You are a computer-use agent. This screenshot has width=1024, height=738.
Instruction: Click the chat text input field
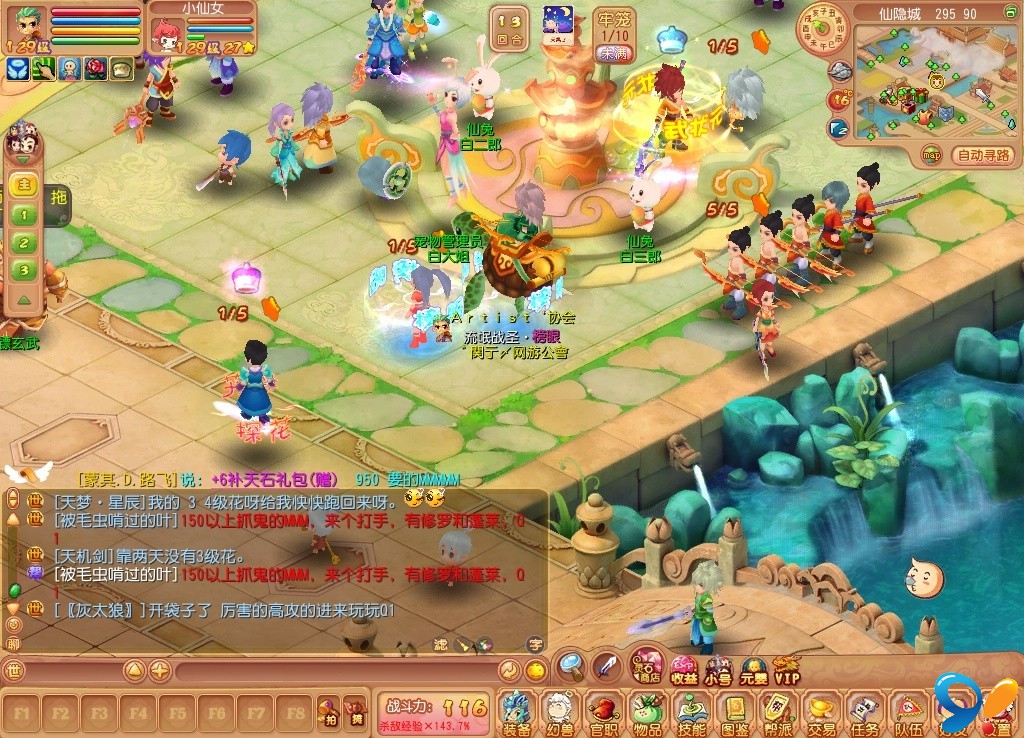click(x=330, y=671)
